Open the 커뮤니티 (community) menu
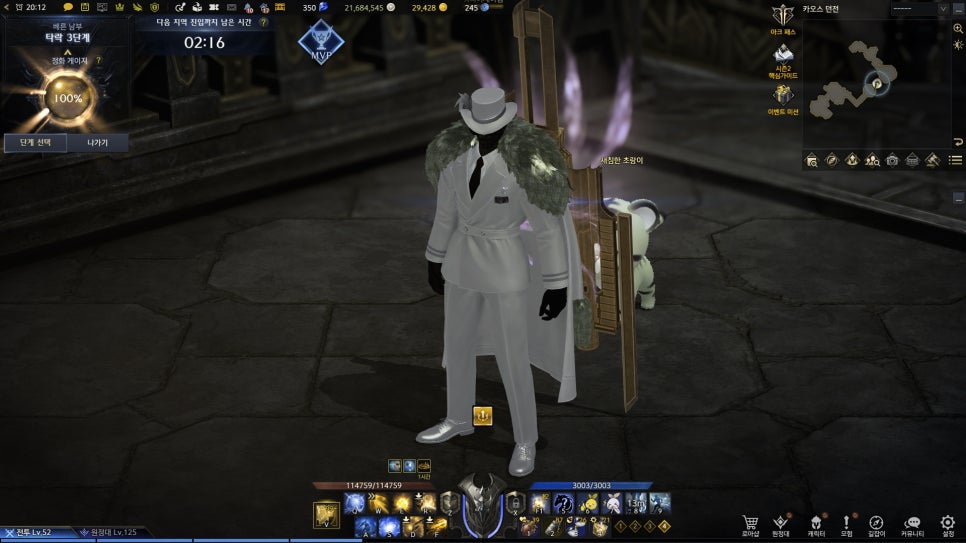Viewport: 966px width, 543px height. click(912, 522)
